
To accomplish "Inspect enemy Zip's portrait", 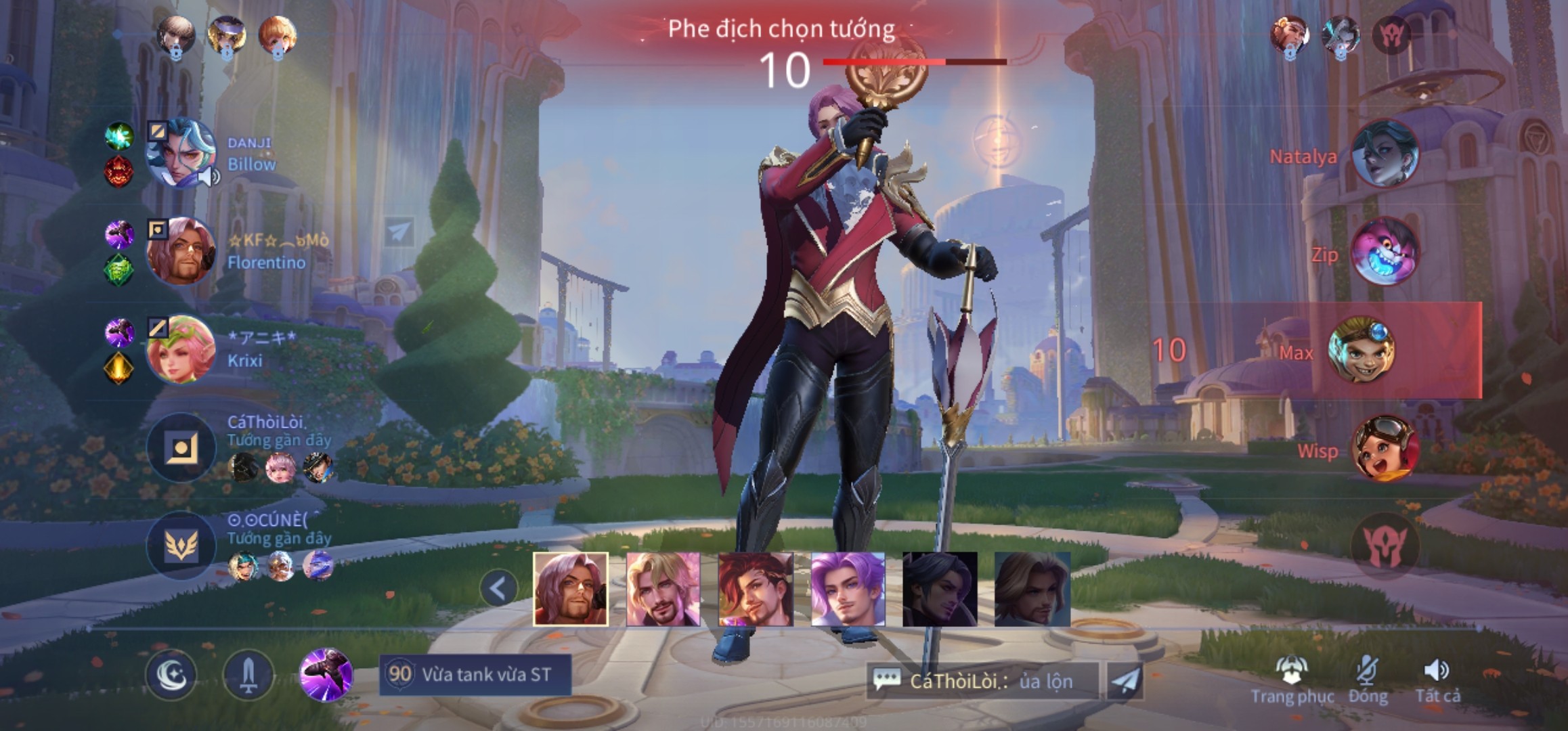I will pos(1384,251).
